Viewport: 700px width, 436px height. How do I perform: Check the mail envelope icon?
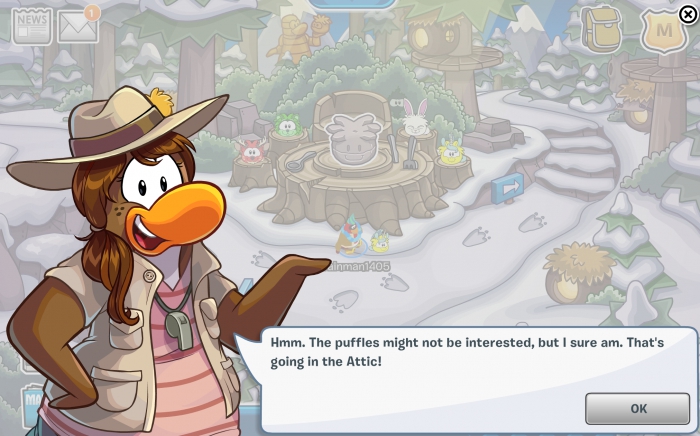77,27
